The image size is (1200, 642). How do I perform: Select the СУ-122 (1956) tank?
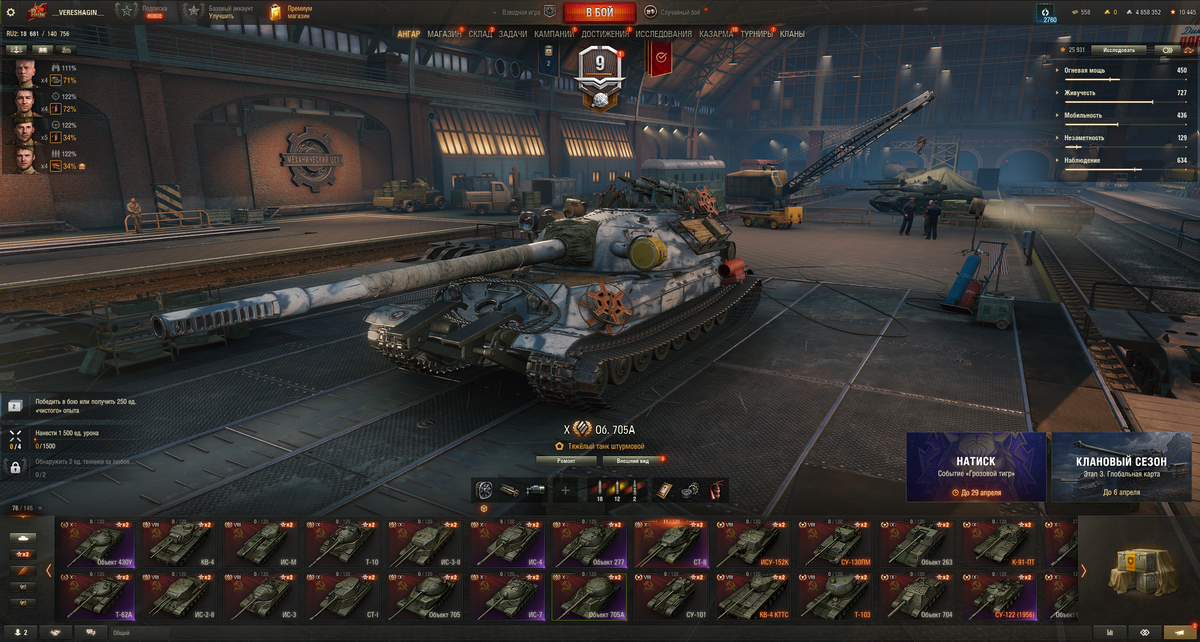(x=1003, y=596)
